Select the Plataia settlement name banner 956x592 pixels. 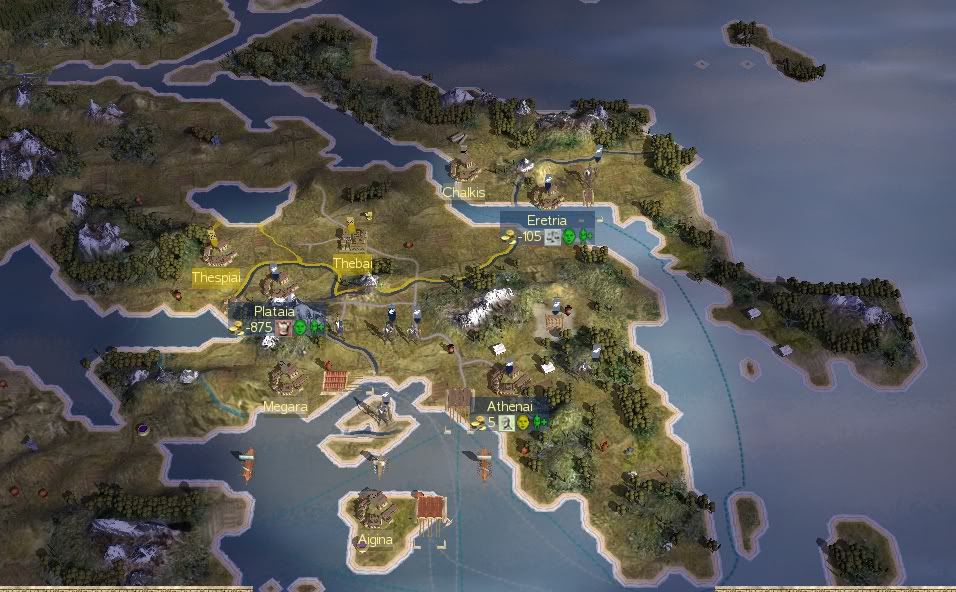point(274,312)
